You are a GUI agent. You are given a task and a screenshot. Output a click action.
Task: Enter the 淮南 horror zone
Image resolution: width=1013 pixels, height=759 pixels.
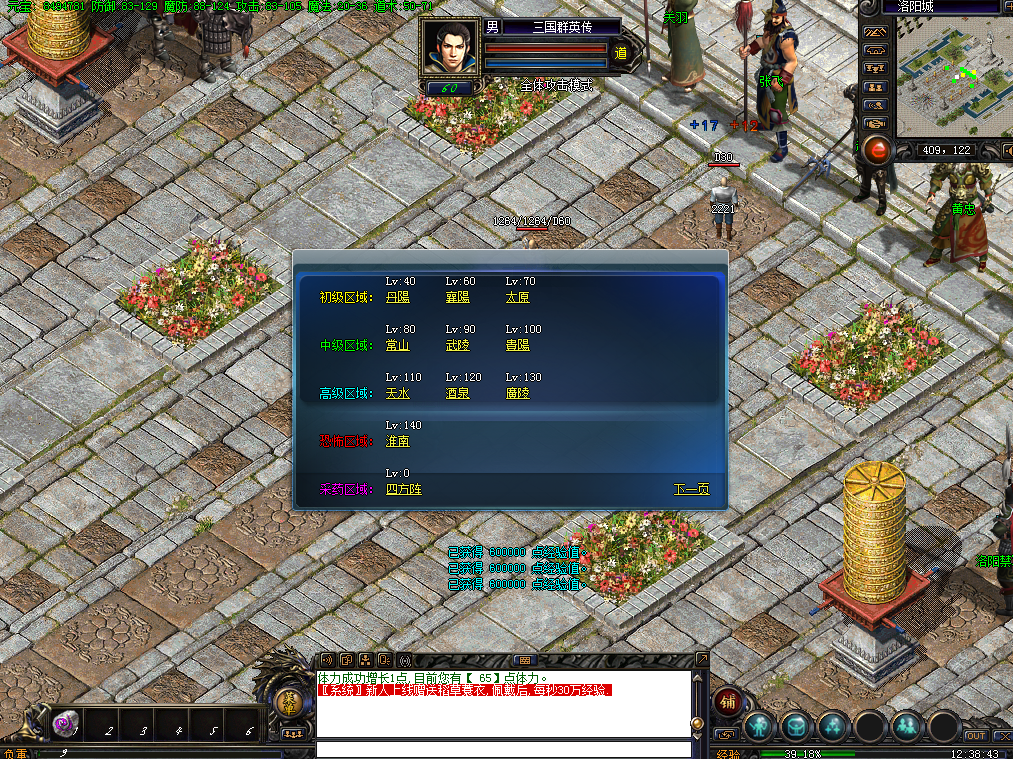click(x=397, y=441)
